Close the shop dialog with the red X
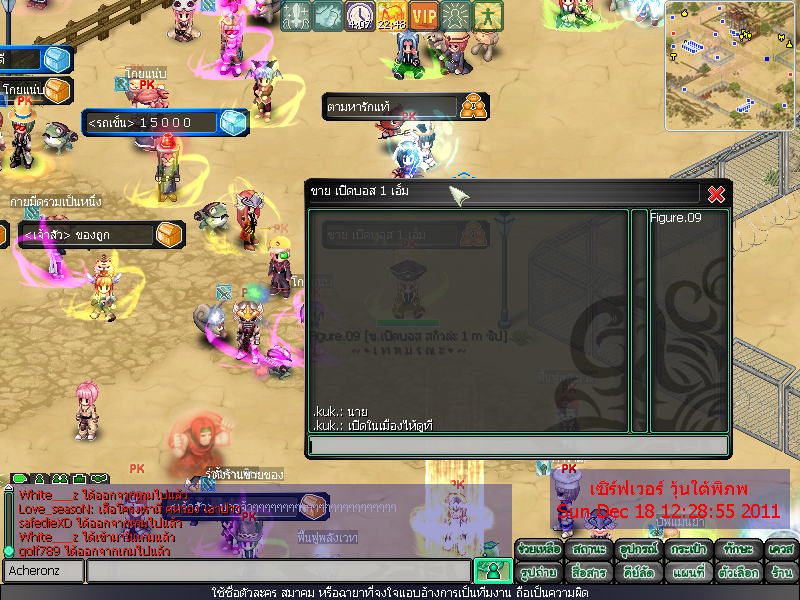Image resolution: width=800 pixels, height=600 pixels. [716, 194]
